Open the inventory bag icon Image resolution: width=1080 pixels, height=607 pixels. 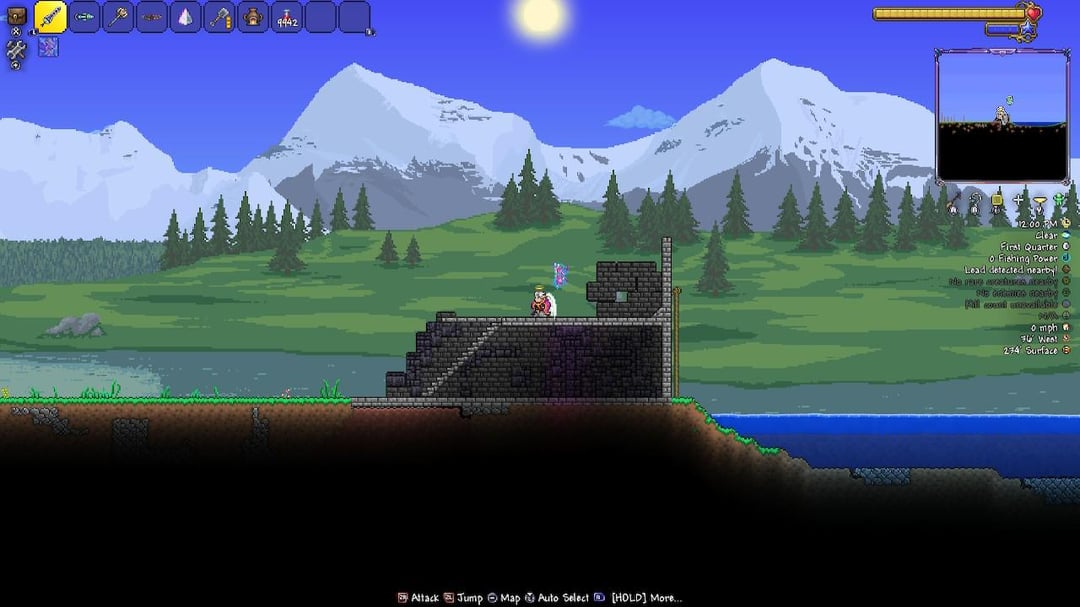pos(16,15)
